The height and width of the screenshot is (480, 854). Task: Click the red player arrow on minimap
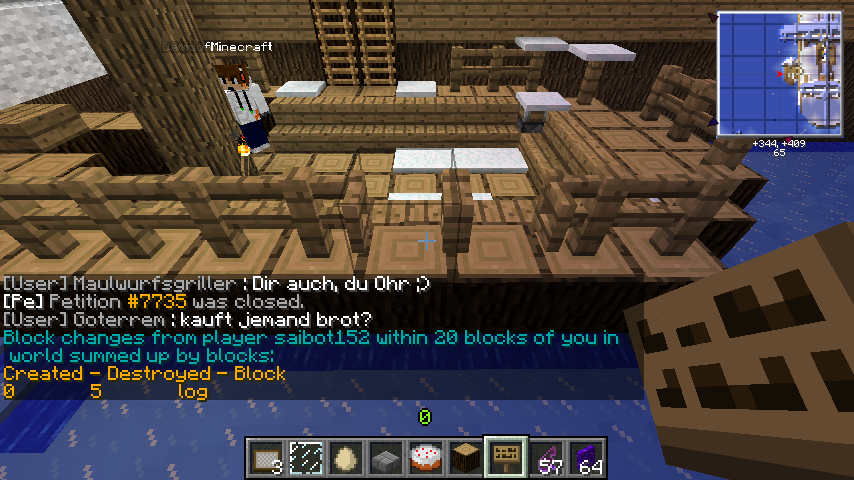coord(779,74)
